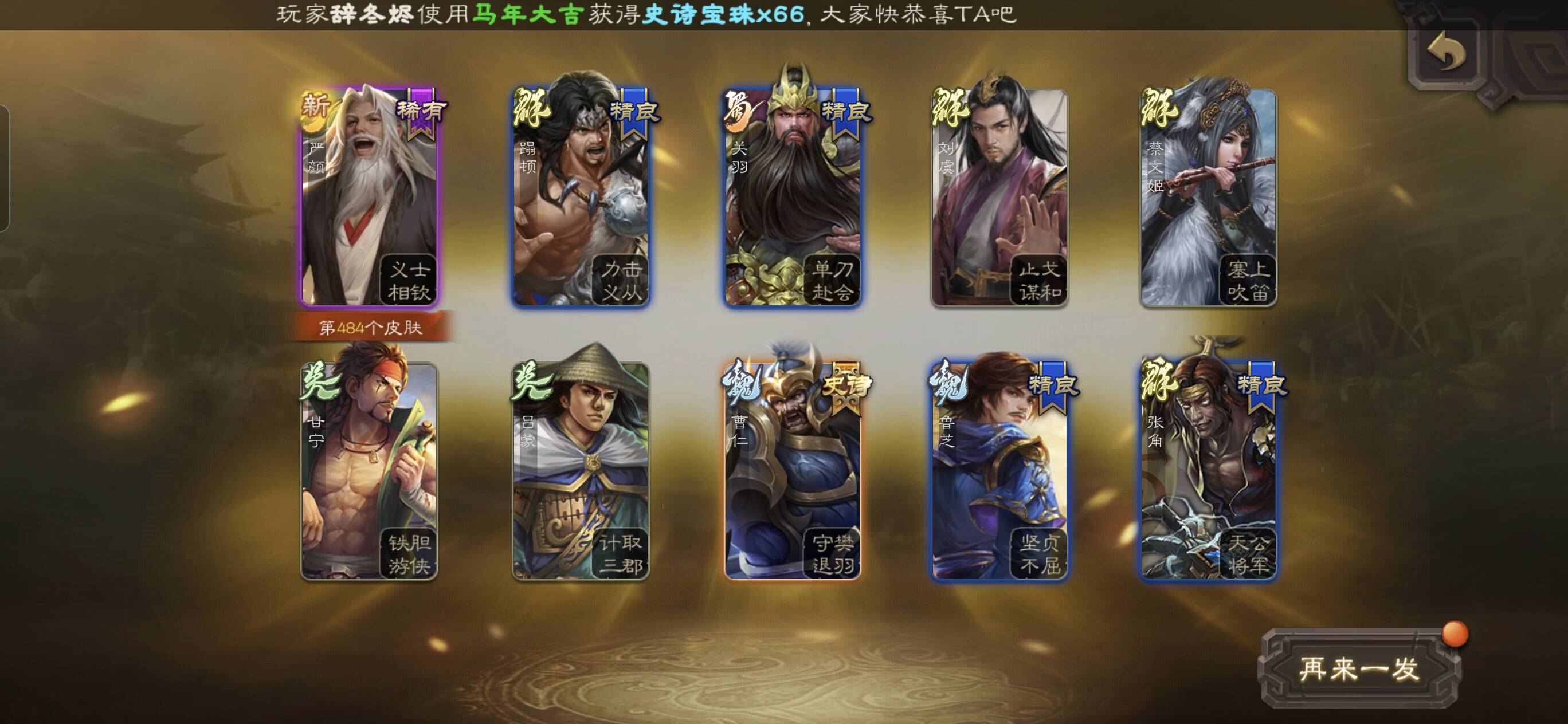
Task: Choose the 吕蒙 计取三郡 skin card
Action: tap(580, 470)
